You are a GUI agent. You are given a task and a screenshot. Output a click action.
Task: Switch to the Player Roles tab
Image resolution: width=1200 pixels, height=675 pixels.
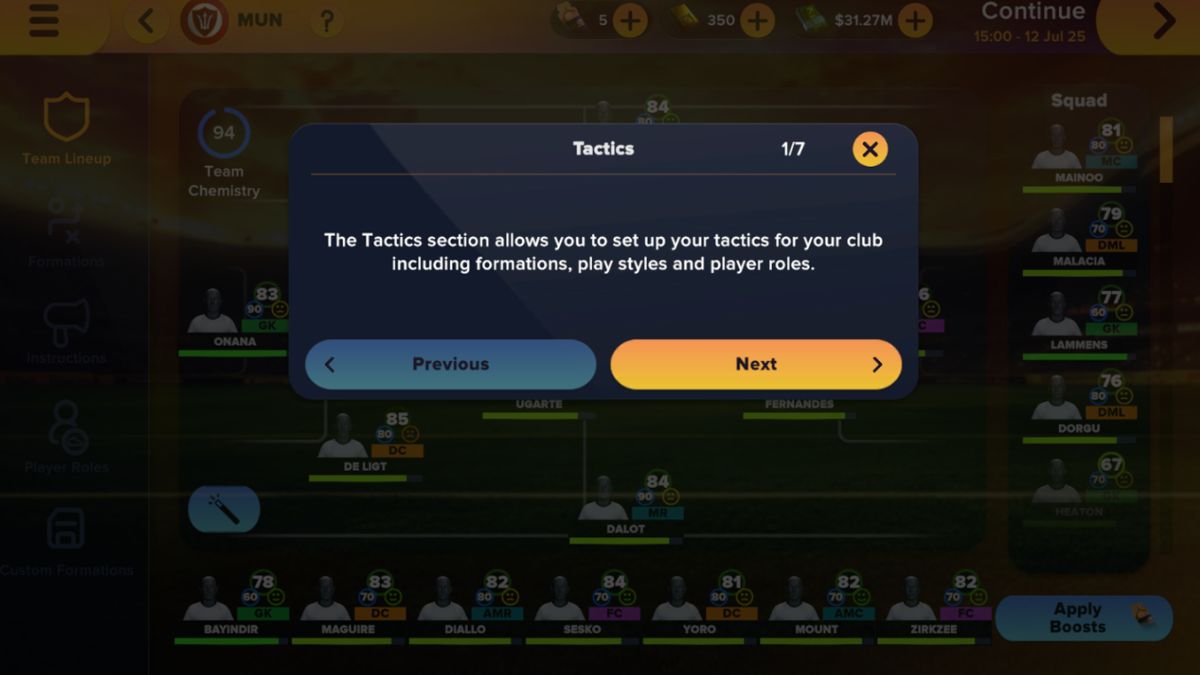[67, 438]
